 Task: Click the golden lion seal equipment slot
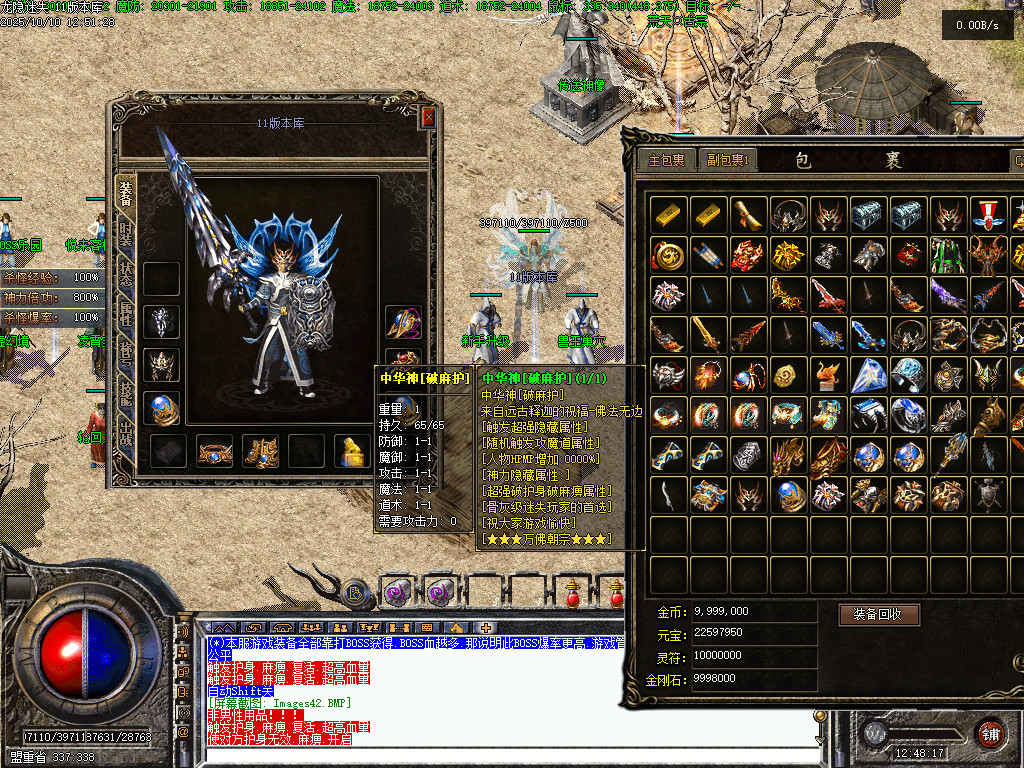[x=352, y=451]
